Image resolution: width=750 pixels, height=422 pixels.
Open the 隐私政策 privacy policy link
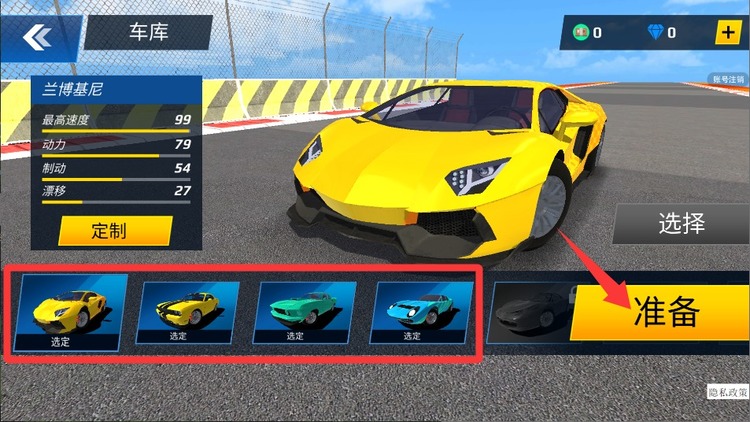pyautogui.click(x=726, y=394)
